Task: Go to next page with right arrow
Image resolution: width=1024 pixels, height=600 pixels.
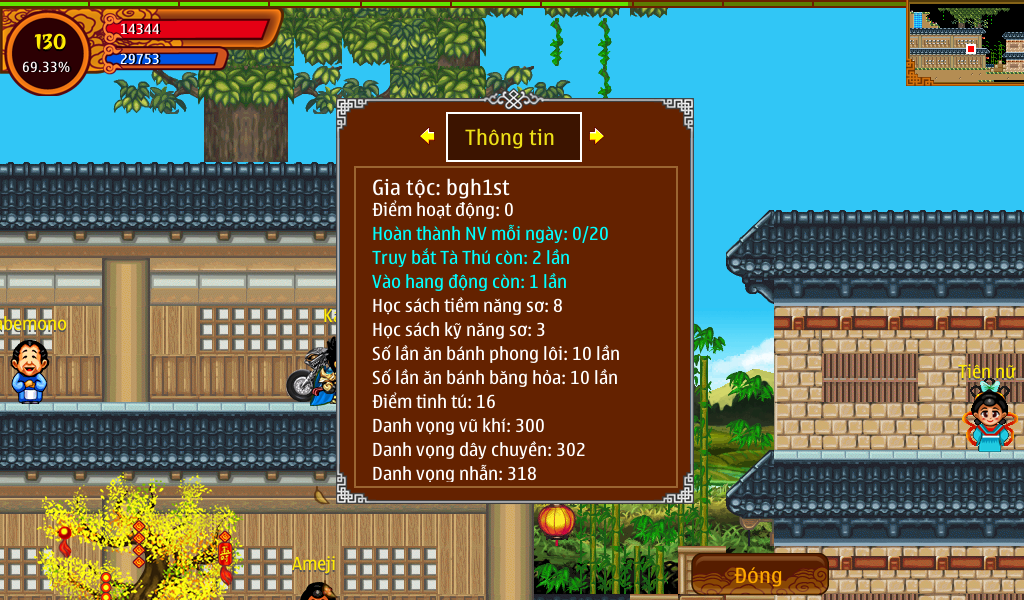Action: pyautogui.click(x=597, y=136)
